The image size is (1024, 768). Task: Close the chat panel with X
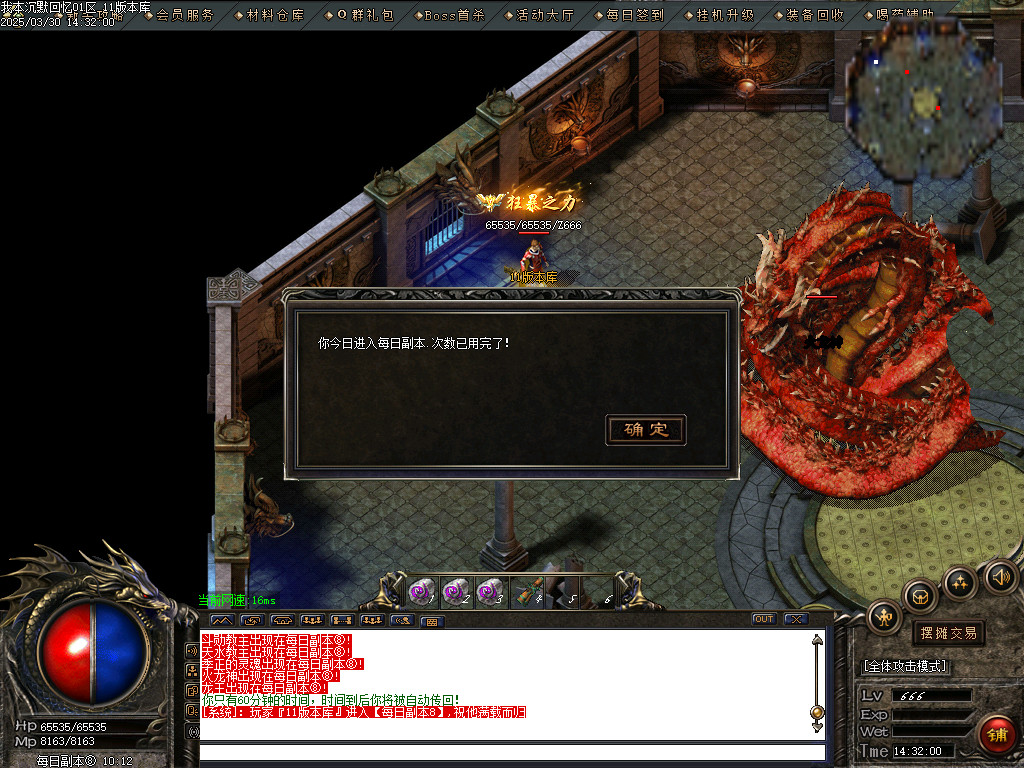[795, 619]
